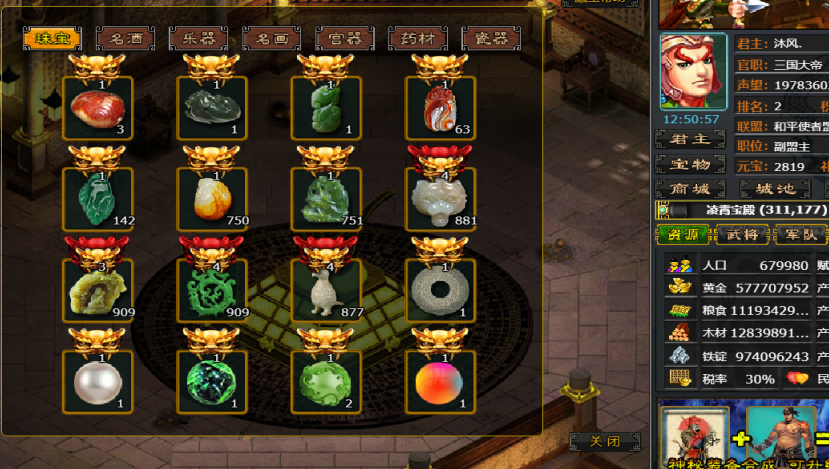
Task: Open the 宝物 (treasures) button
Action: pyautogui.click(x=689, y=164)
